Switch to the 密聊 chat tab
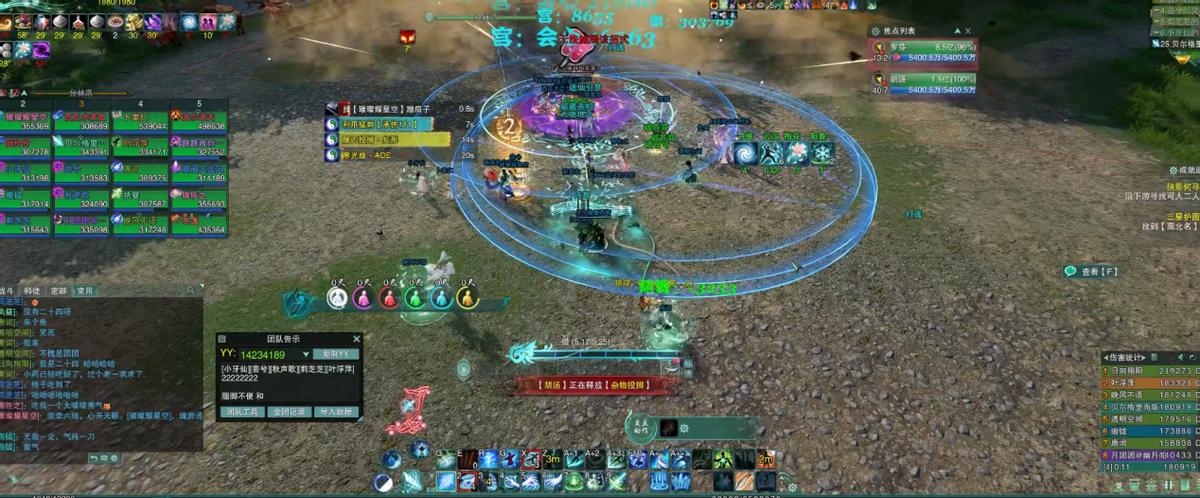The image size is (1200, 498). pos(59,291)
